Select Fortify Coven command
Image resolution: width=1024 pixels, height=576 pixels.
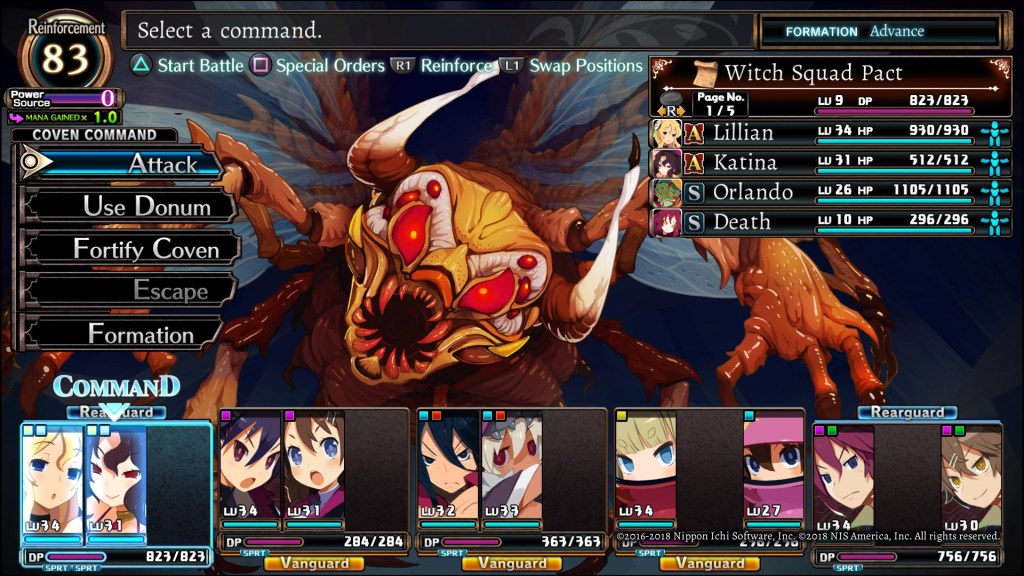pos(130,249)
